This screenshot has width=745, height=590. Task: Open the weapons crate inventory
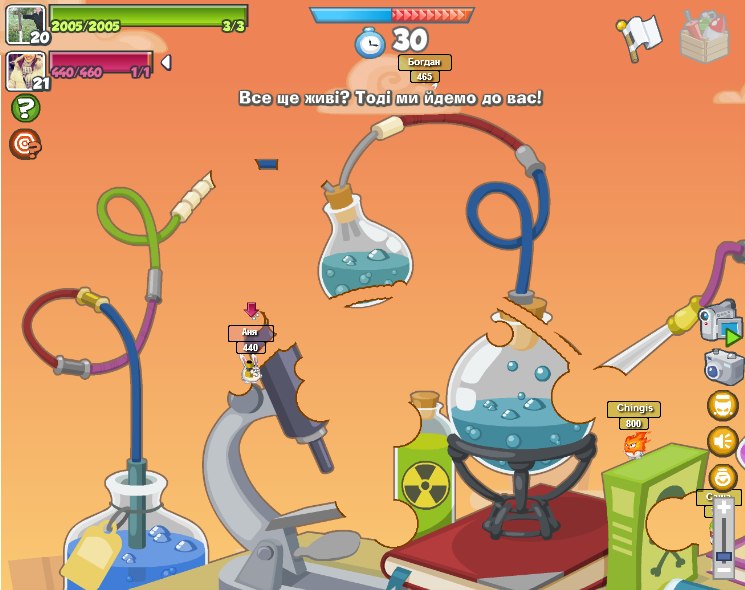click(x=704, y=36)
